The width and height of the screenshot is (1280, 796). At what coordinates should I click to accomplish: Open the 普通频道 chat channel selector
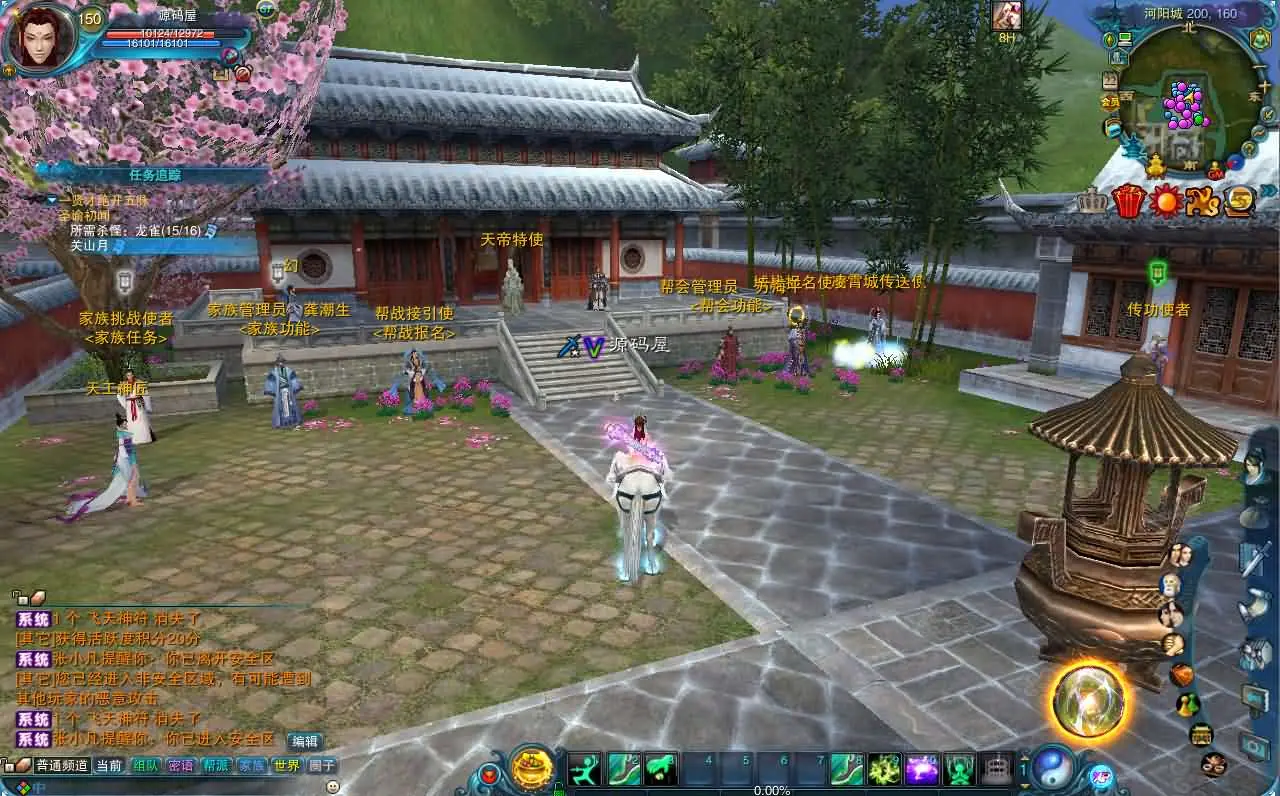pyautogui.click(x=60, y=764)
